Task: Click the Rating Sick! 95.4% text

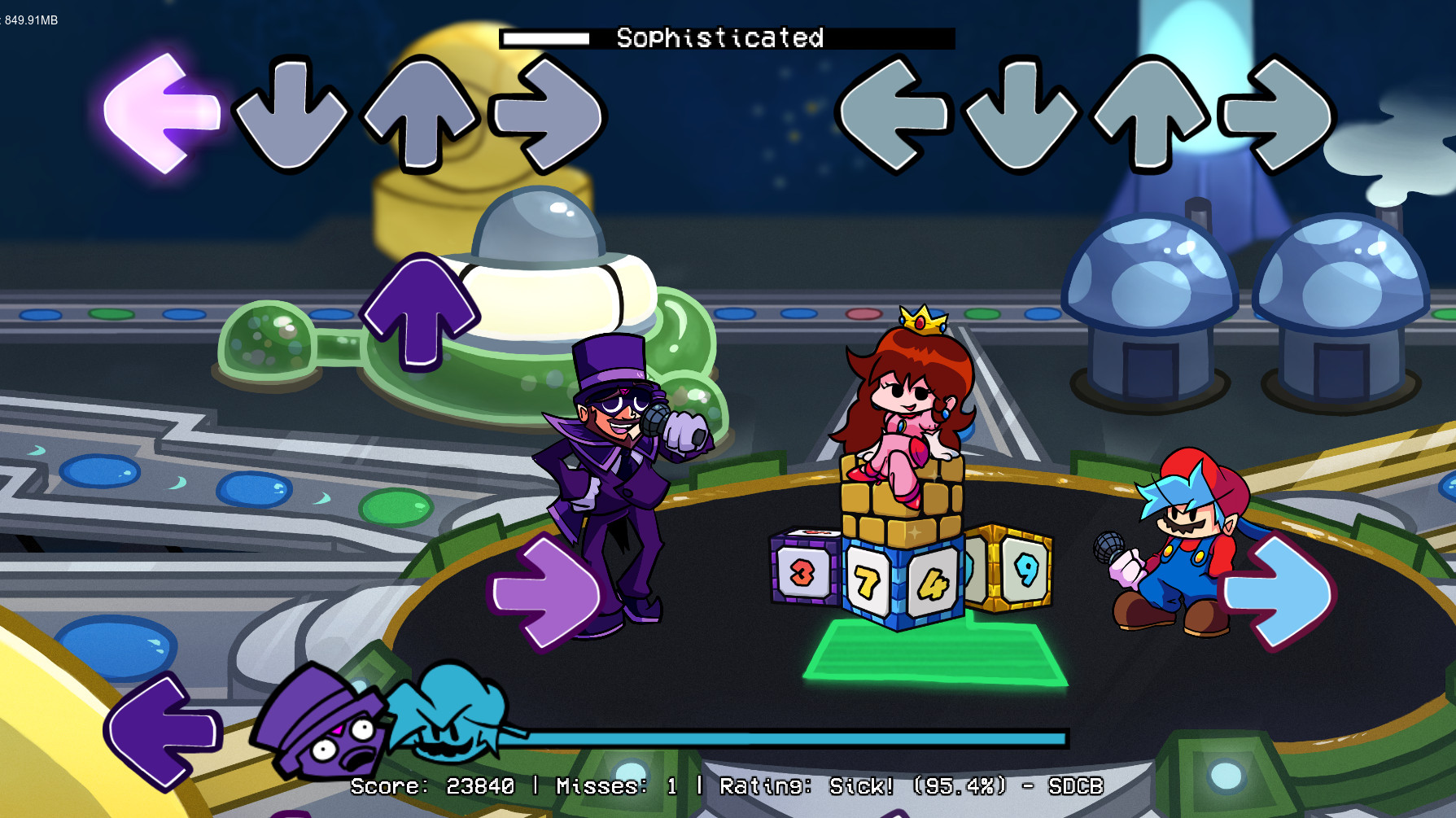Action: click(863, 786)
